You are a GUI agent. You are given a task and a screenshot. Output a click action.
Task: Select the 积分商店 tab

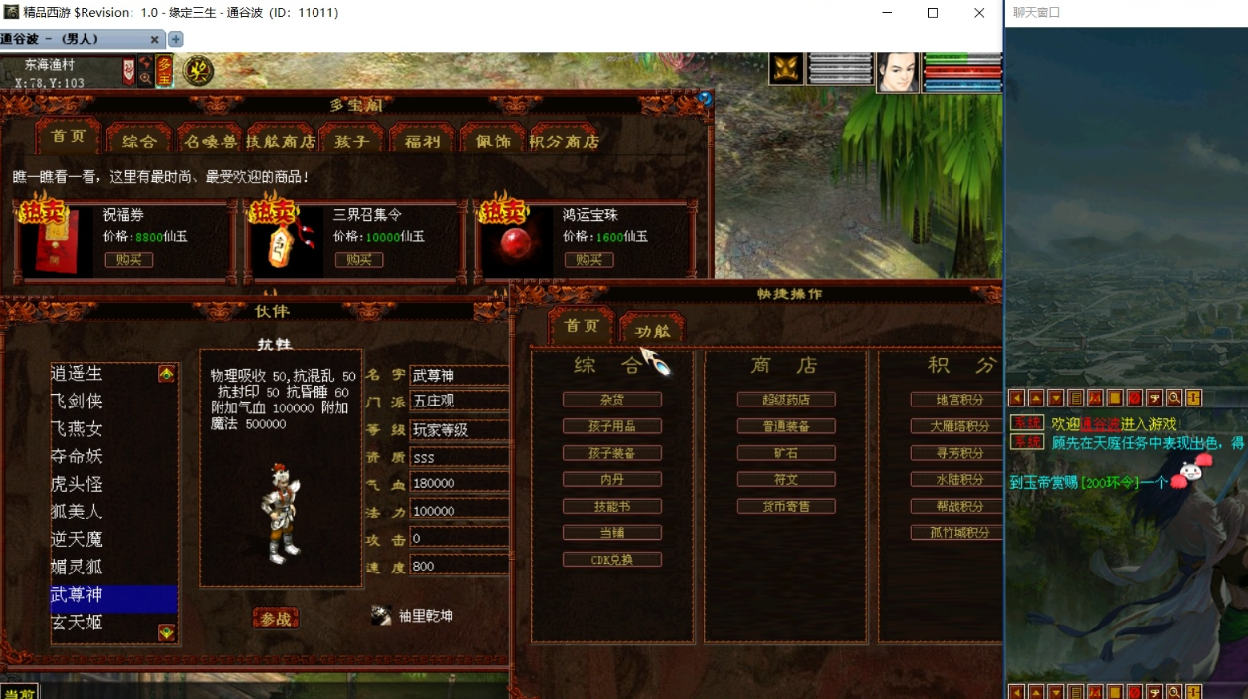tap(564, 141)
